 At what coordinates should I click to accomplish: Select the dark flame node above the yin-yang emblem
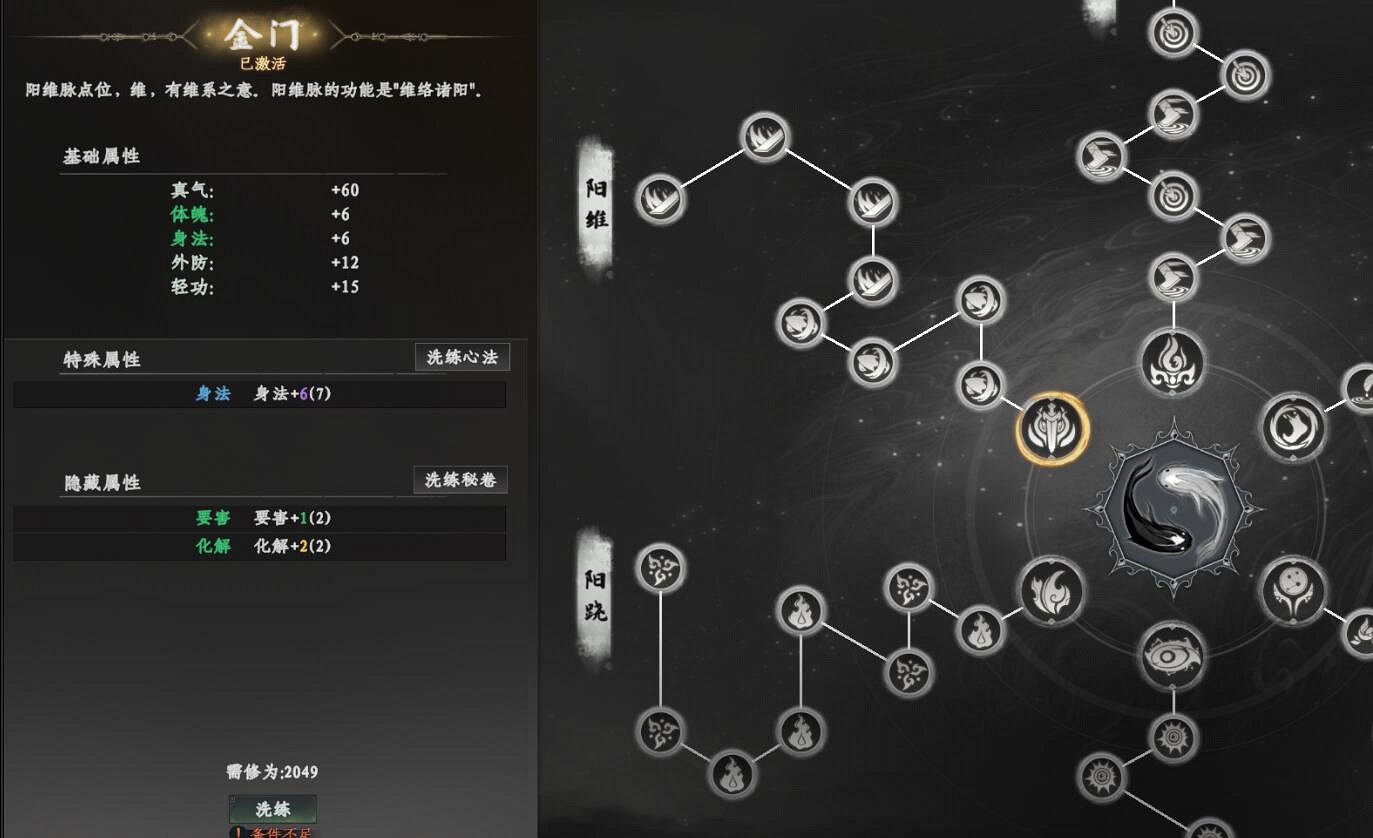tap(1172, 363)
